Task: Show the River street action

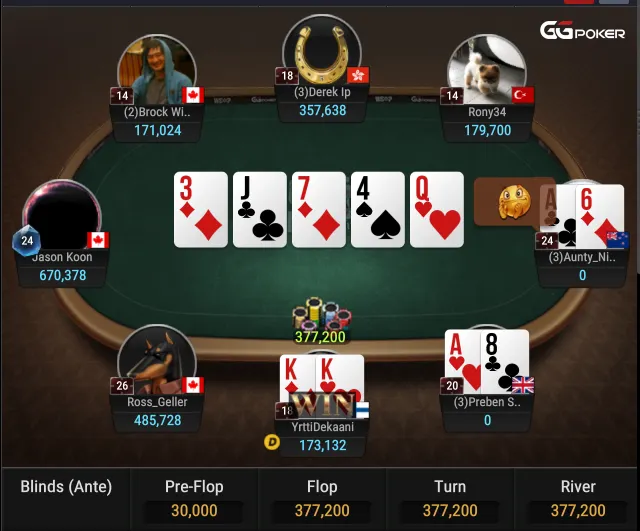Action: [x=577, y=498]
